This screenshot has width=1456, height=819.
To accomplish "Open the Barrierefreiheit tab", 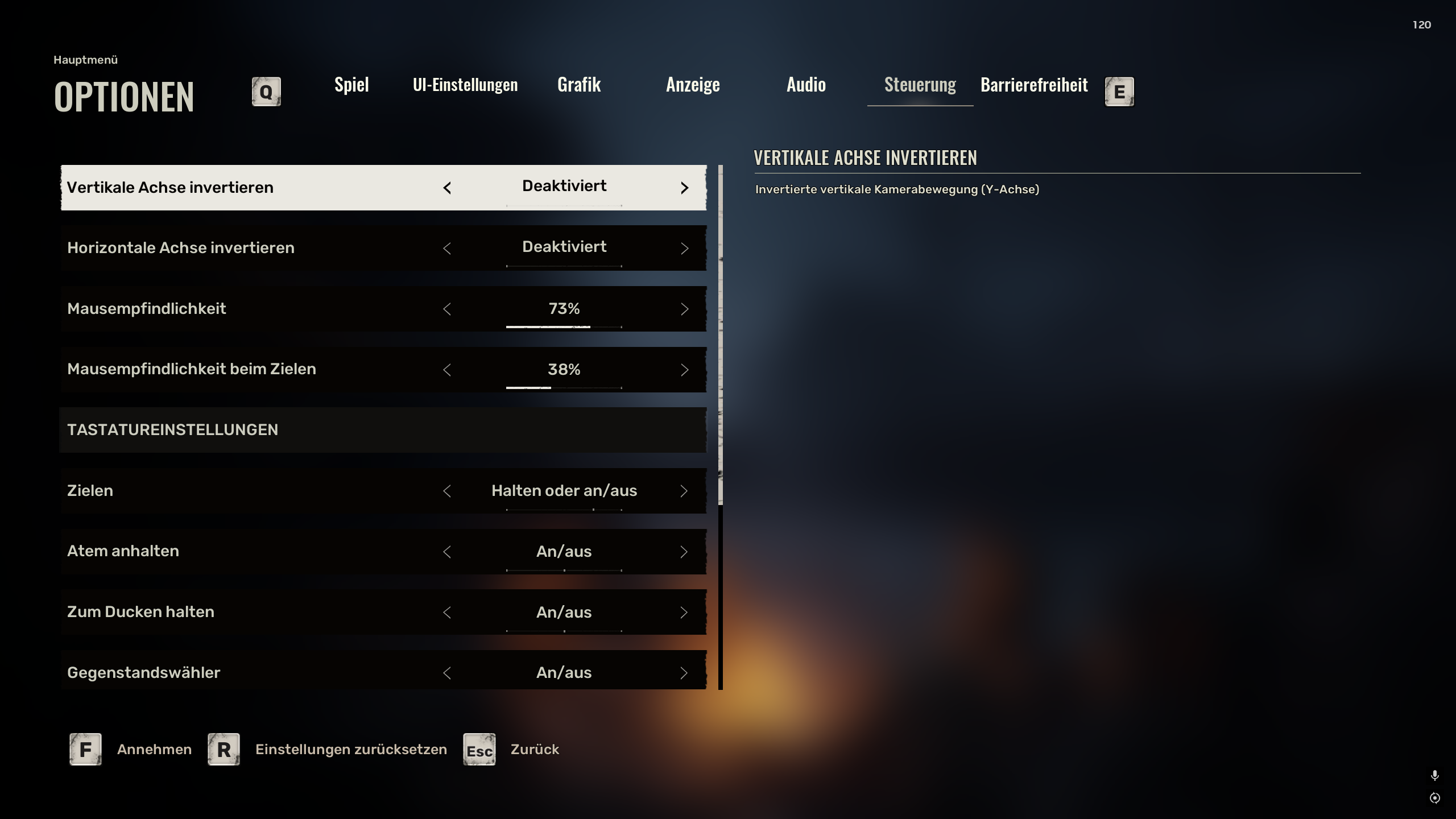I will pos(1034,85).
